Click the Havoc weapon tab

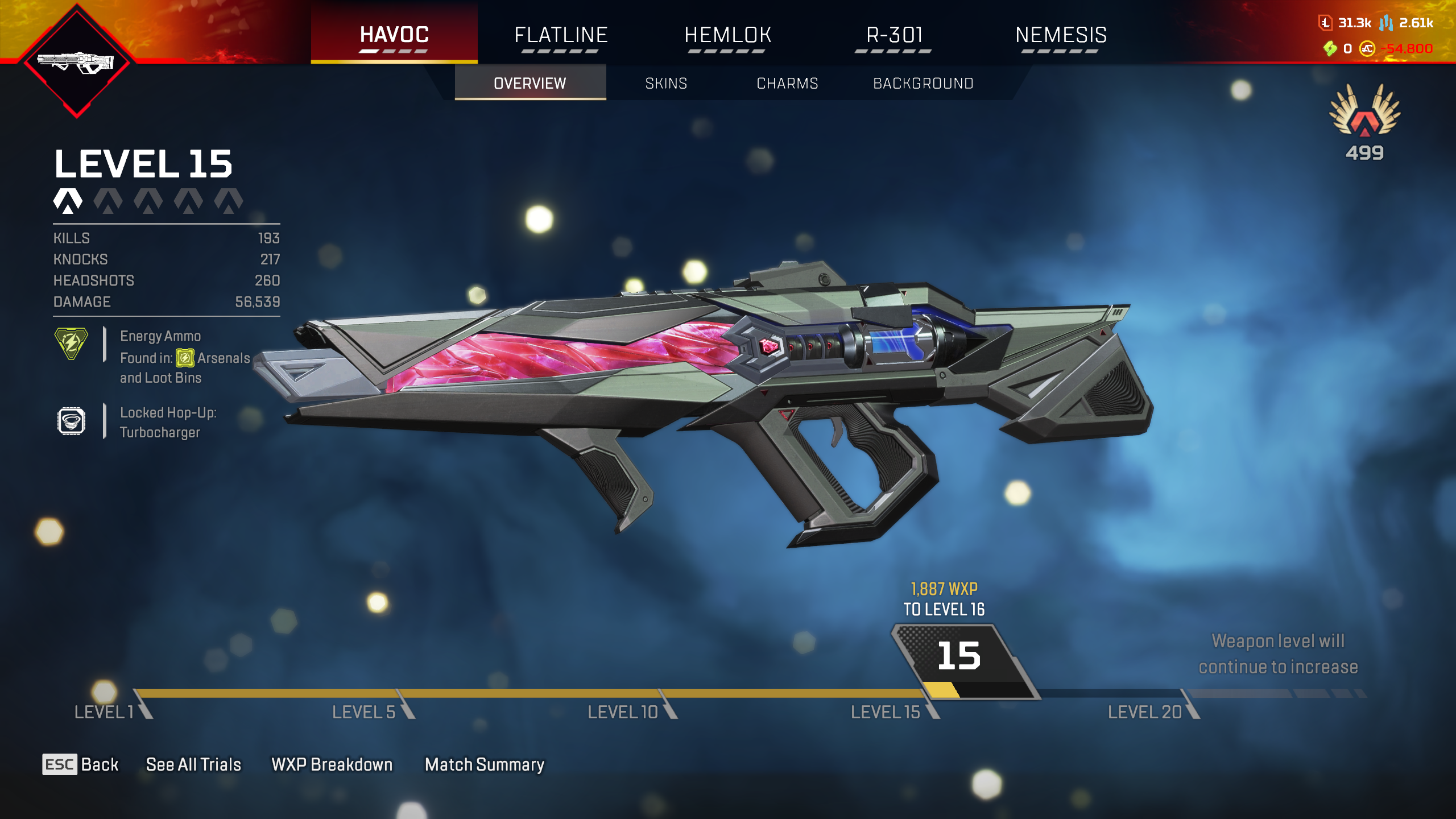tap(394, 35)
